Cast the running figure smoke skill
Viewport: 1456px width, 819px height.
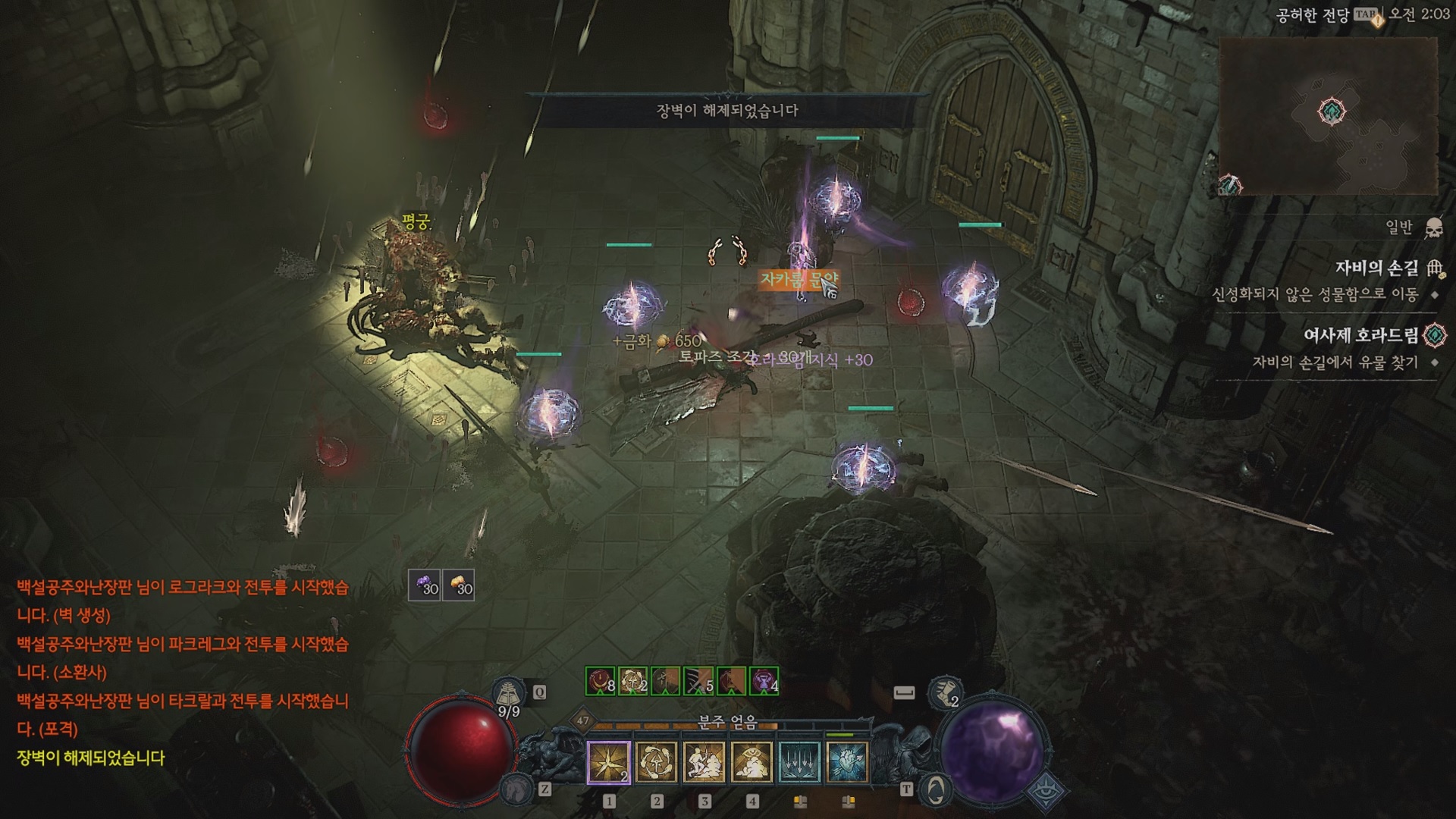tap(704, 761)
